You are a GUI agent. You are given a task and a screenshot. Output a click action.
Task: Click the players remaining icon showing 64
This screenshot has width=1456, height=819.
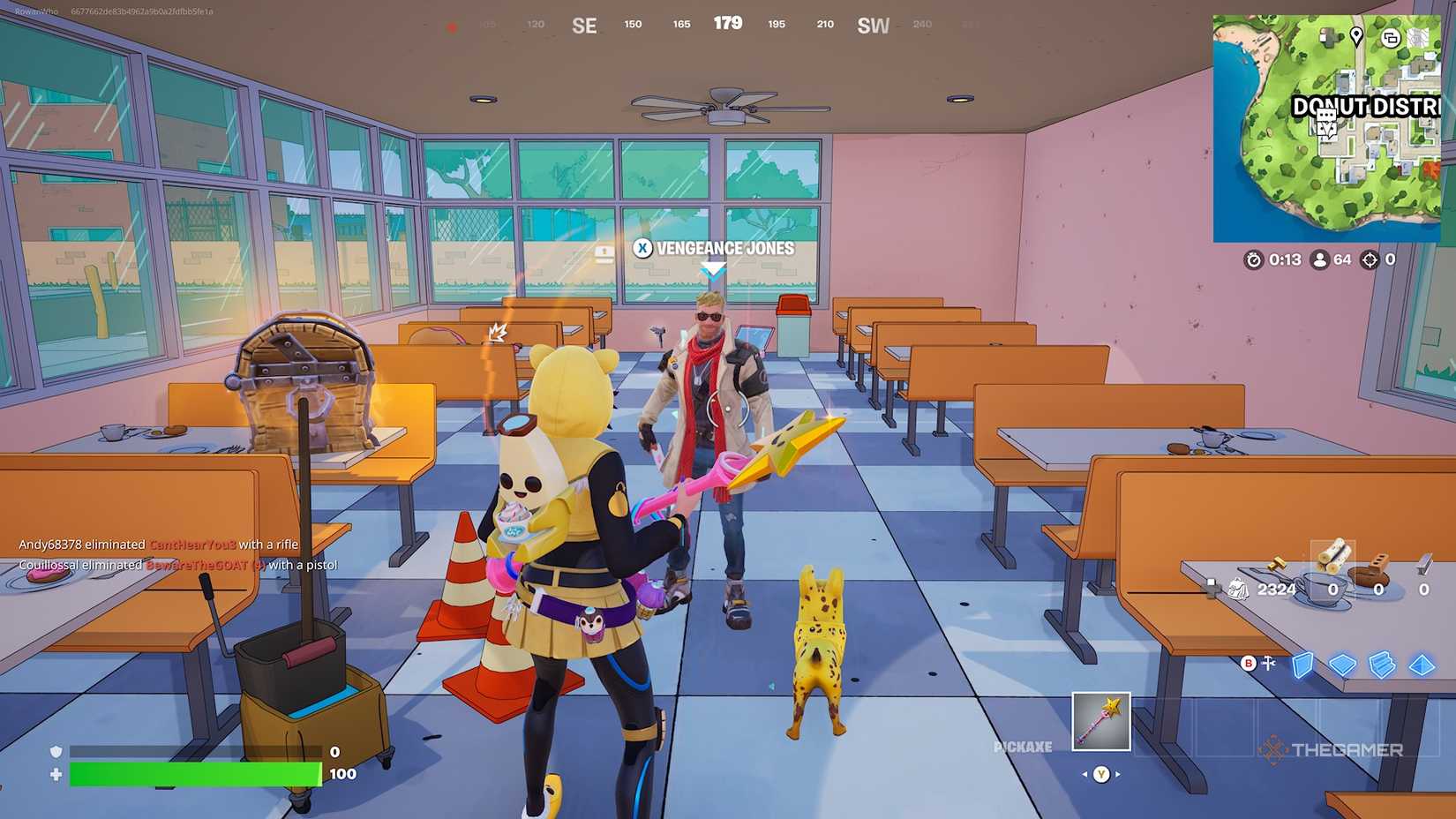point(1320,260)
